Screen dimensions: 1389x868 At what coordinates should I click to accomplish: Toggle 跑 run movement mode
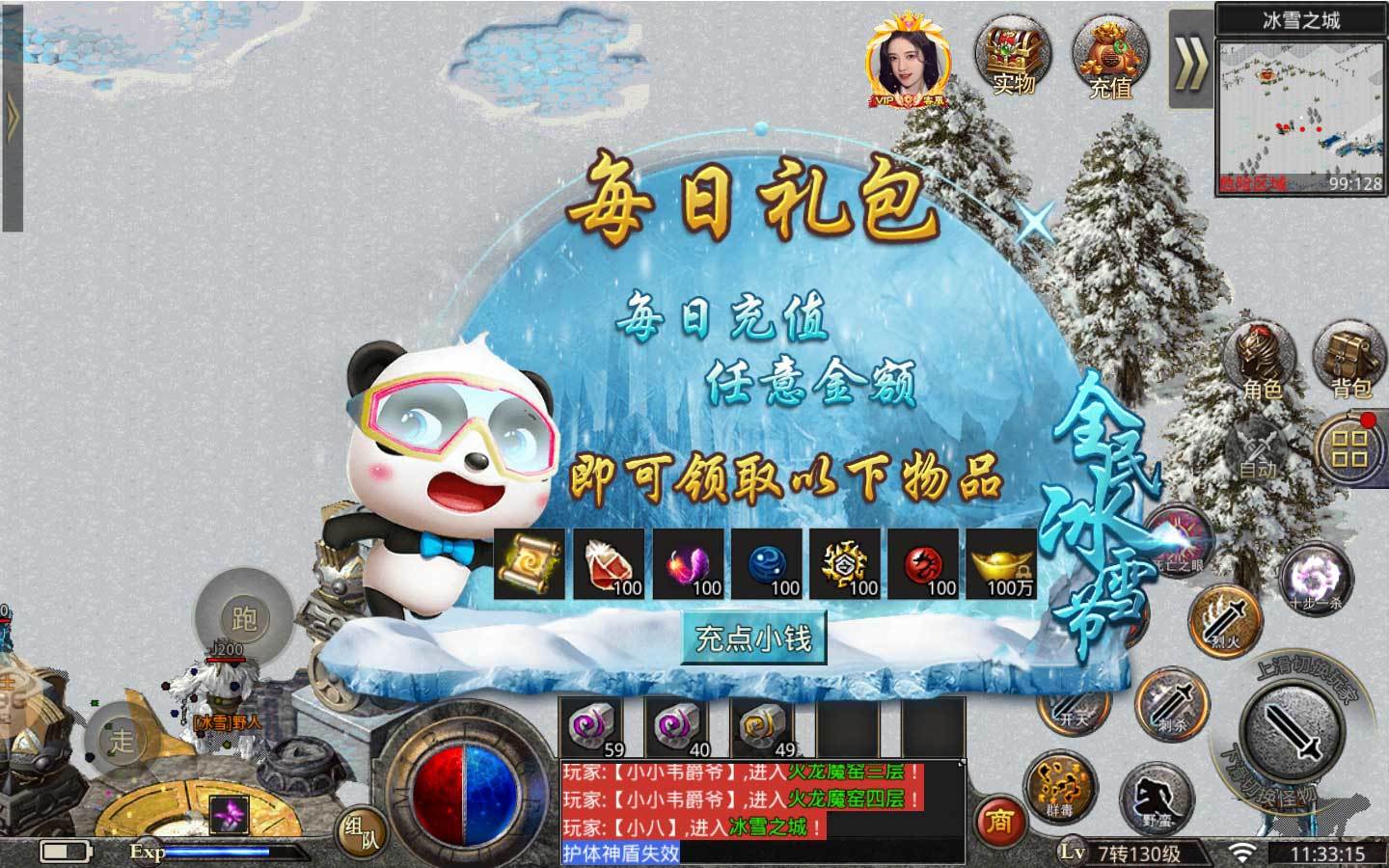coord(246,617)
